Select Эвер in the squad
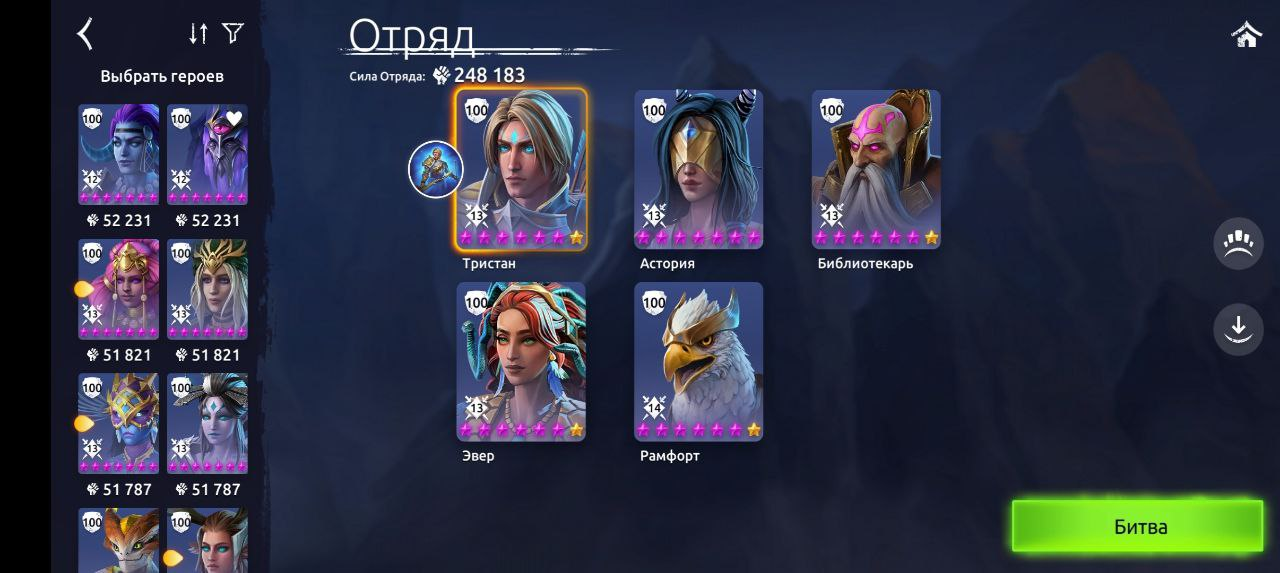This screenshot has width=1280, height=573. pyautogui.click(x=521, y=361)
